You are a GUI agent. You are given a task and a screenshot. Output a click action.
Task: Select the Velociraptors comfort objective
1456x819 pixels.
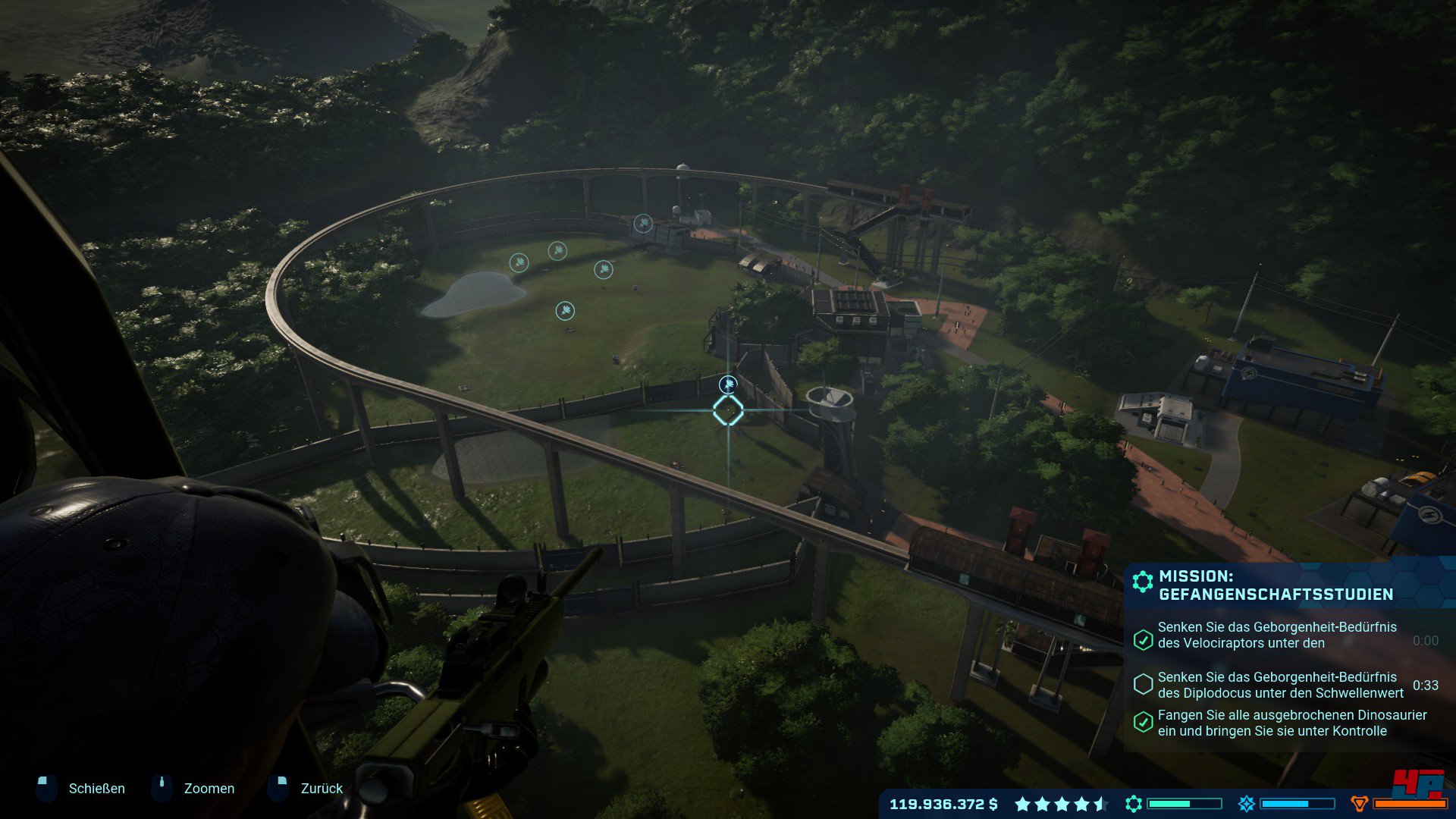pos(1276,635)
